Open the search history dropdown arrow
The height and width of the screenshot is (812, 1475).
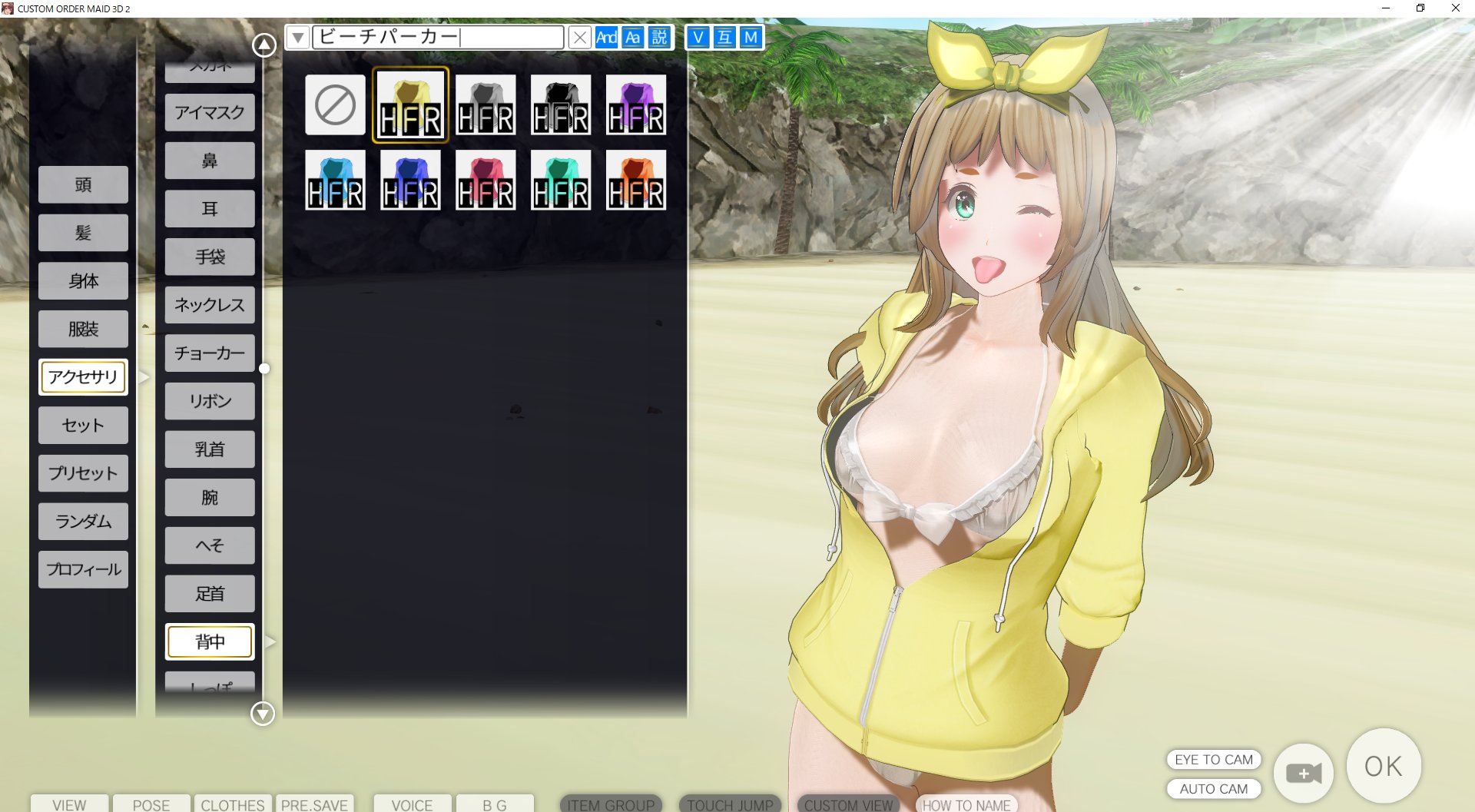[x=297, y=37]
